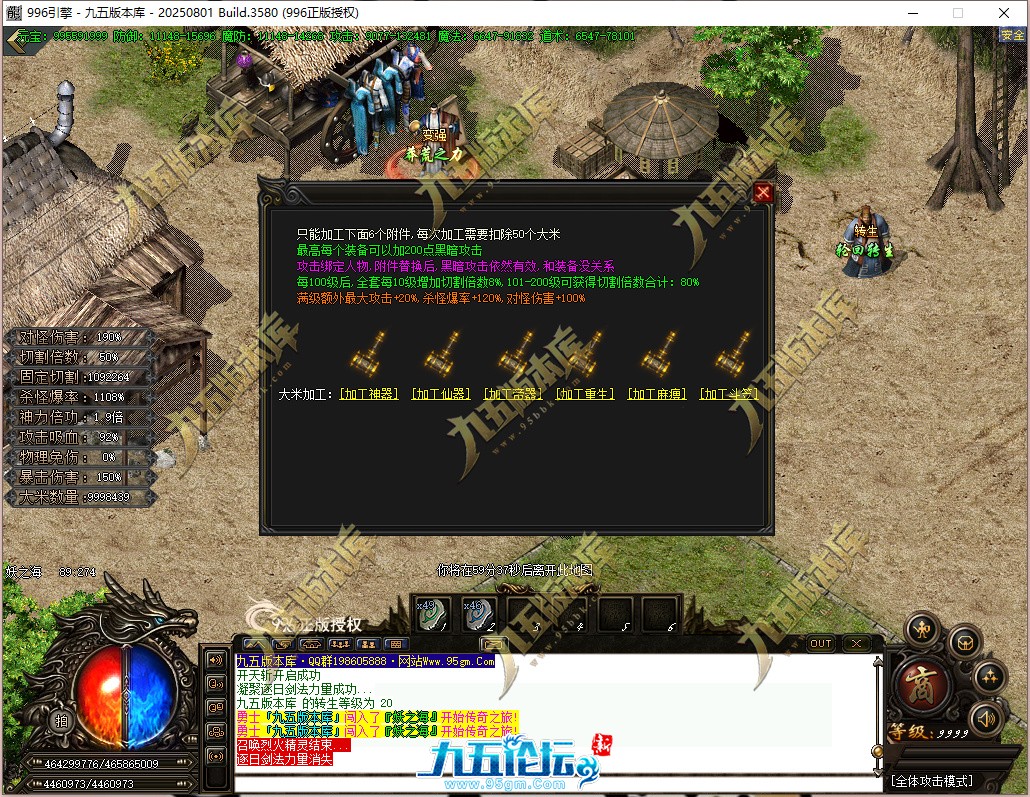Select the 加工麻痹 option
The width and height of the screenshot is (1030, 797).
[x=657, y=395]
